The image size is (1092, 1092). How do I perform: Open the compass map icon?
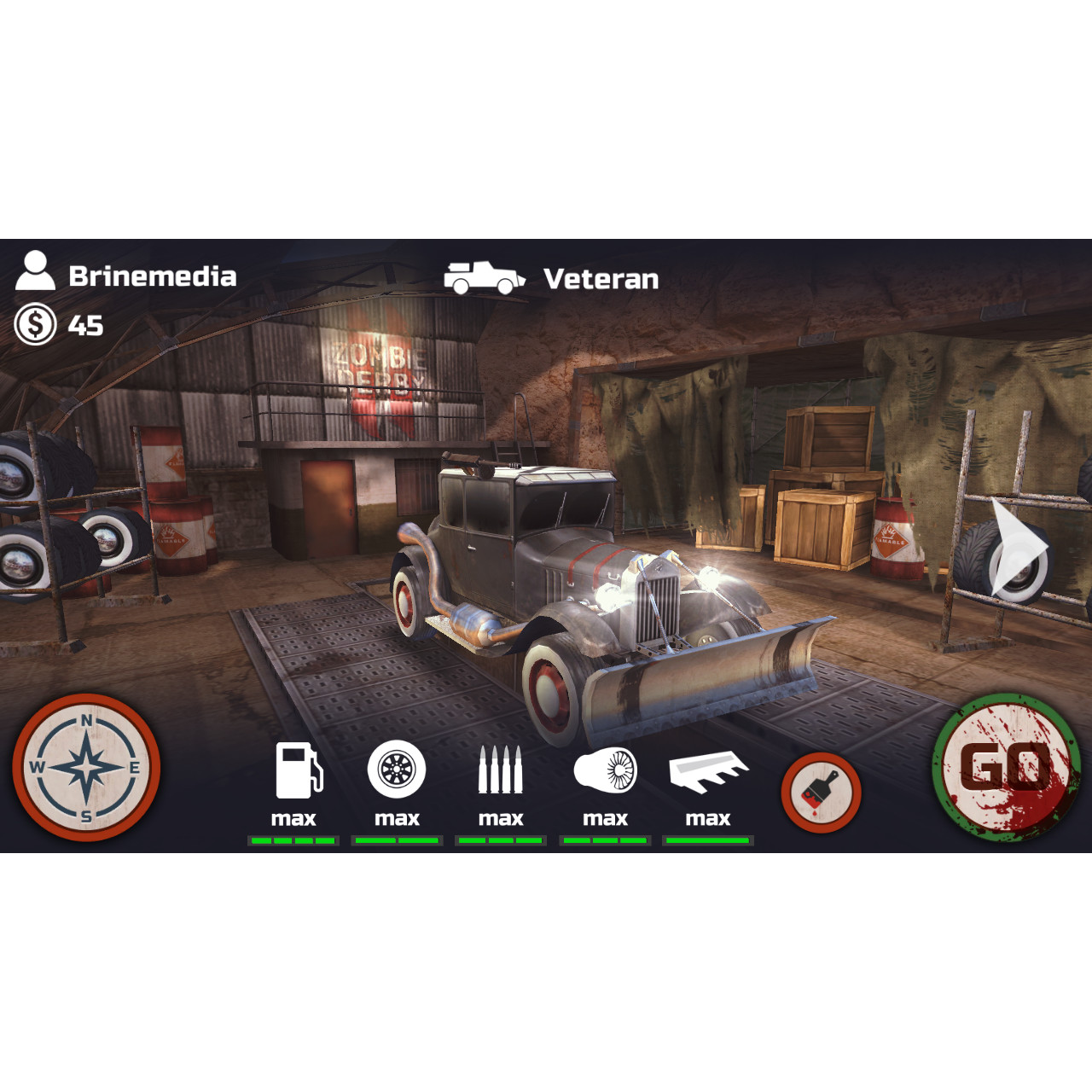(x=85, y=768)
